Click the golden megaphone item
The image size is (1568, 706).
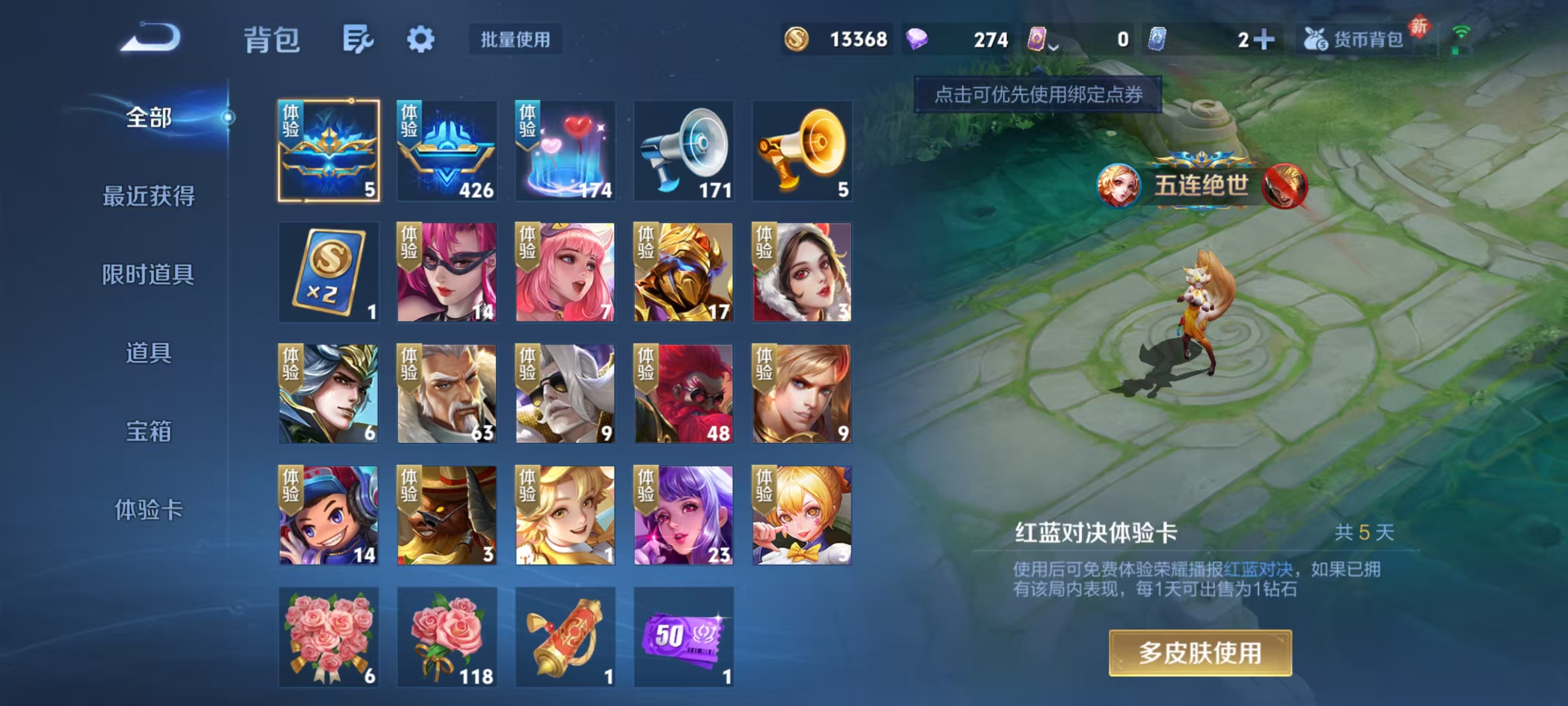click(x=802, y=151)
